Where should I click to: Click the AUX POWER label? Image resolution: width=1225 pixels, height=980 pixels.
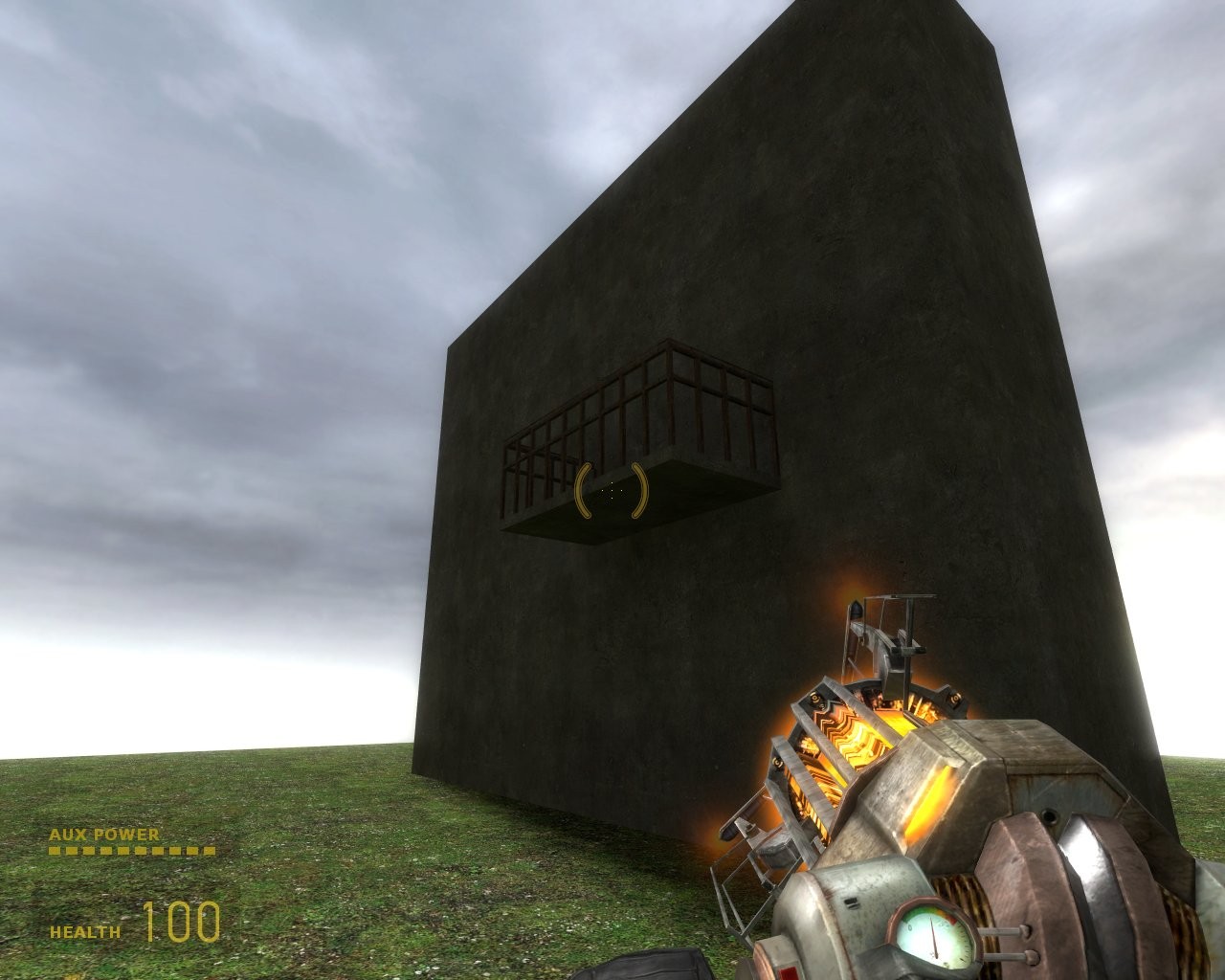tap(103, 835)
